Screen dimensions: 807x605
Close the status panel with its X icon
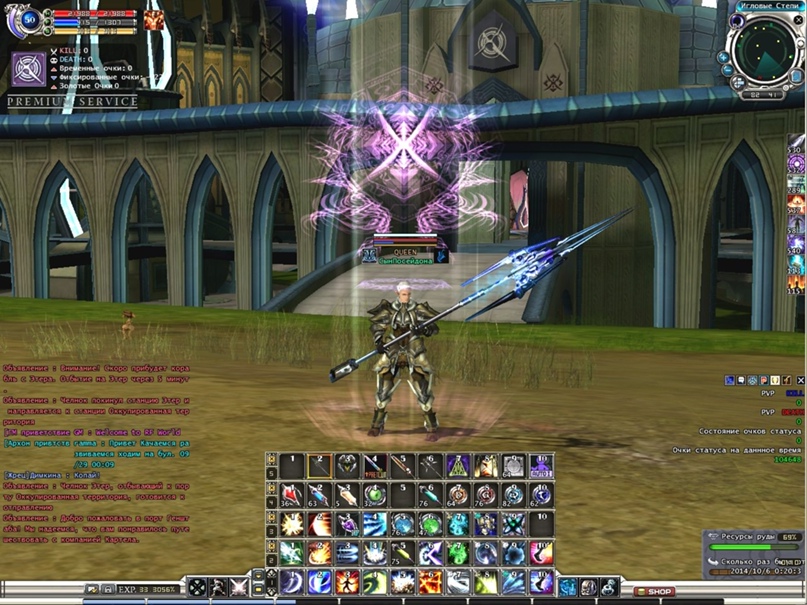point(799,381)
